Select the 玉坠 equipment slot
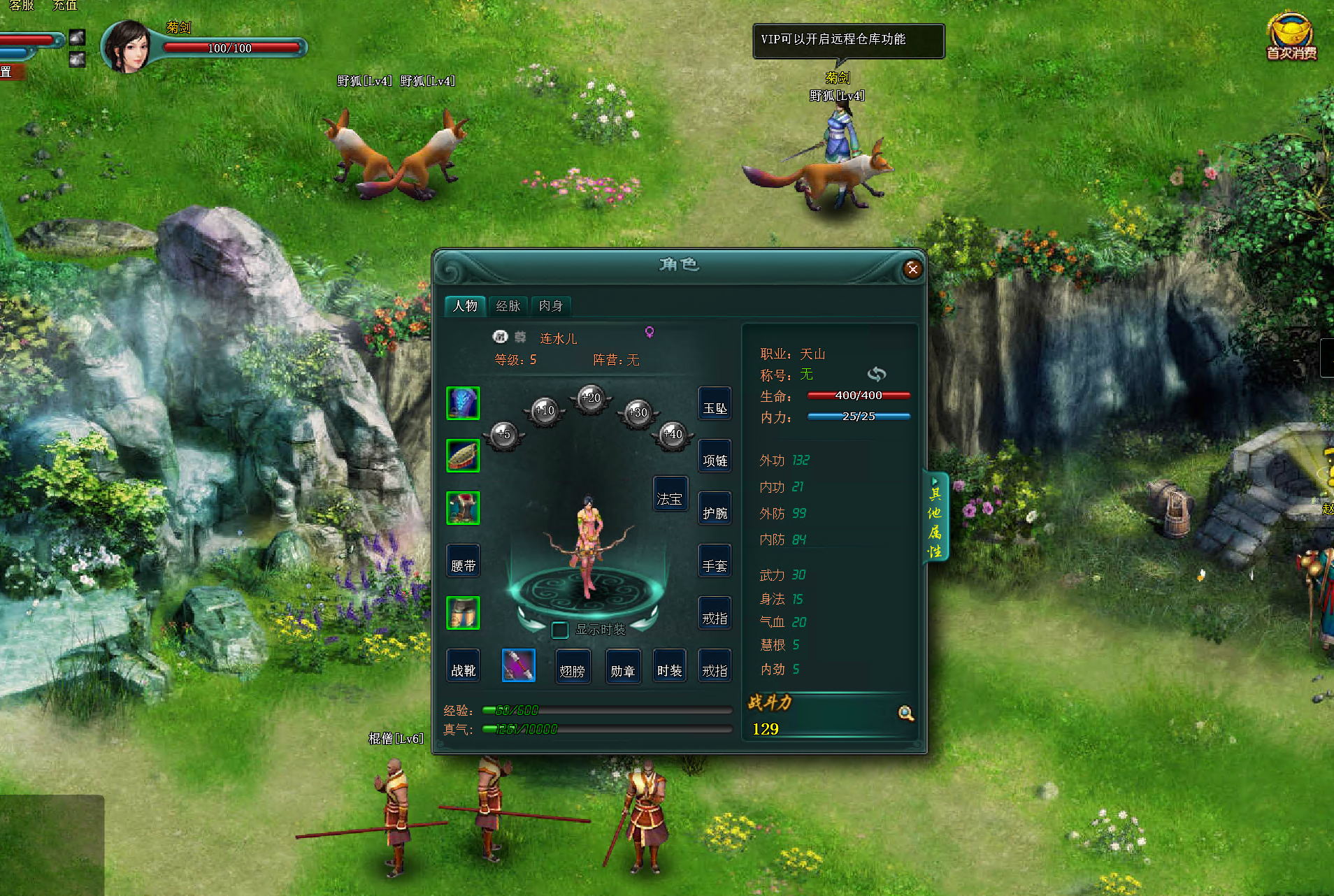Image resolution: width=1334 pixels, height=896 pixels. pos(715,404)
